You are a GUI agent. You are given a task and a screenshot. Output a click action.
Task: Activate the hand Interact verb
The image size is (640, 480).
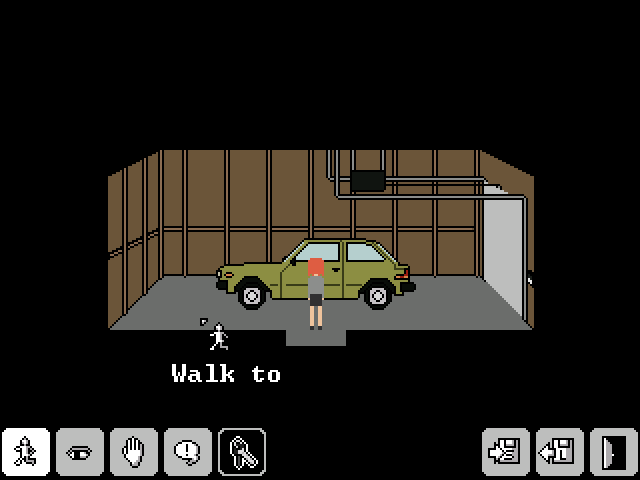(134, 451)
